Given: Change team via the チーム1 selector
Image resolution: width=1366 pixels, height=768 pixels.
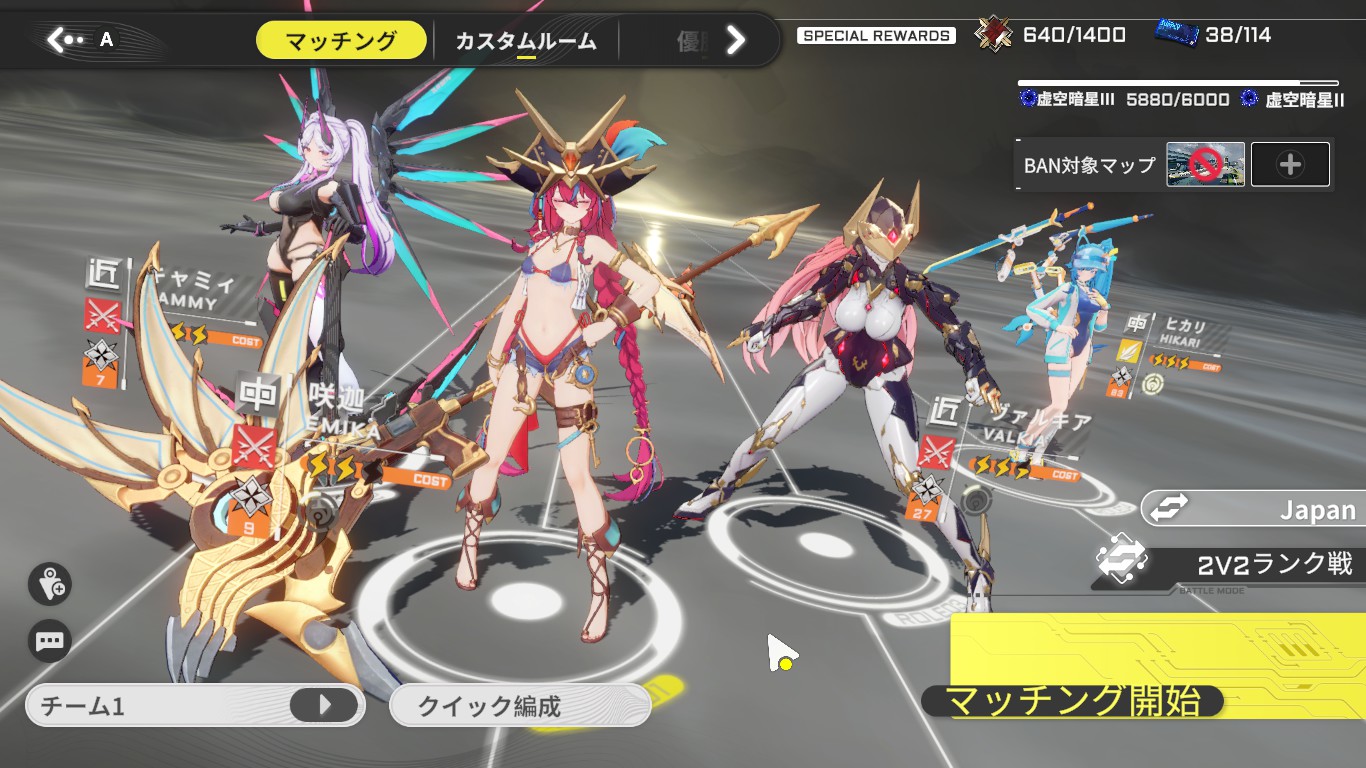Looking at the screenshot, I should (x=196, y=706).
